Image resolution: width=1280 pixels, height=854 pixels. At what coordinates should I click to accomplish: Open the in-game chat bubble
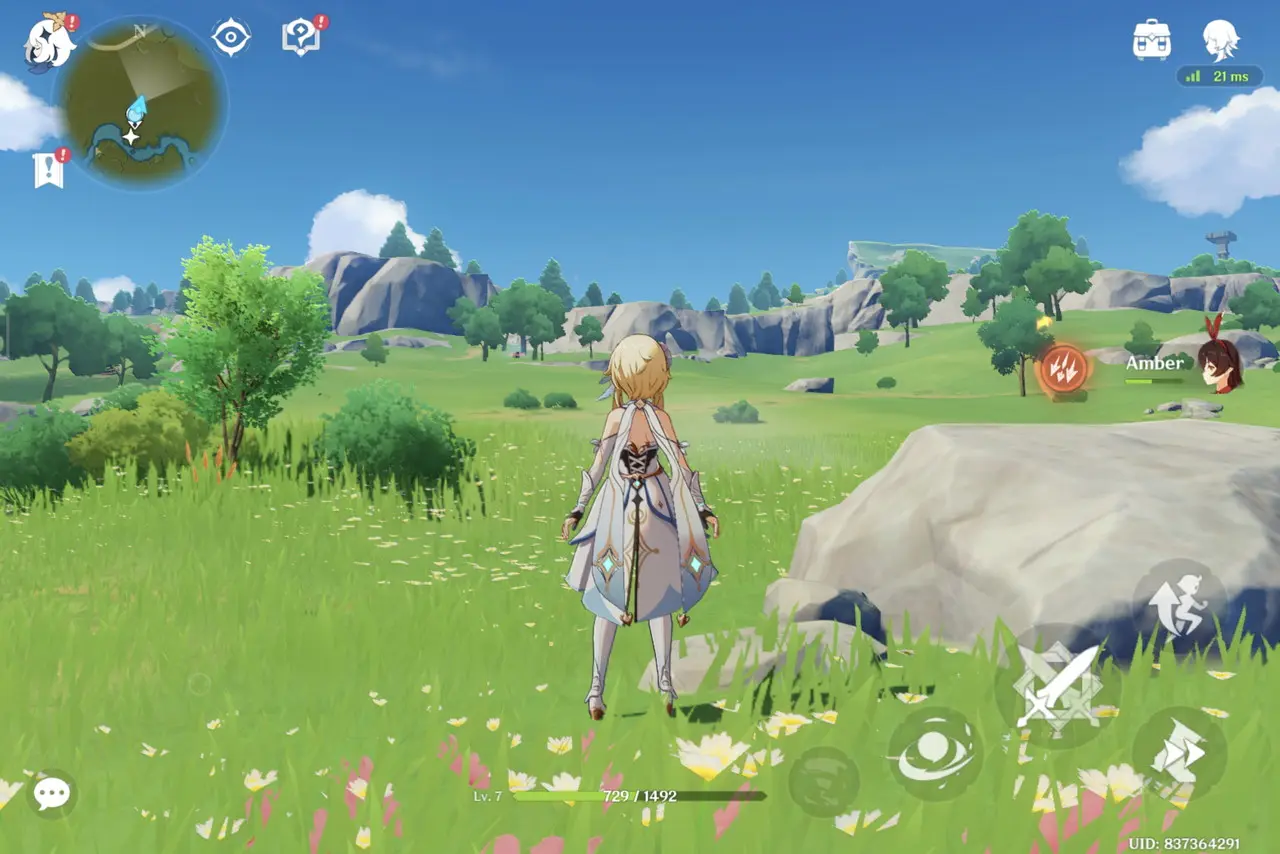click(51, 791)
